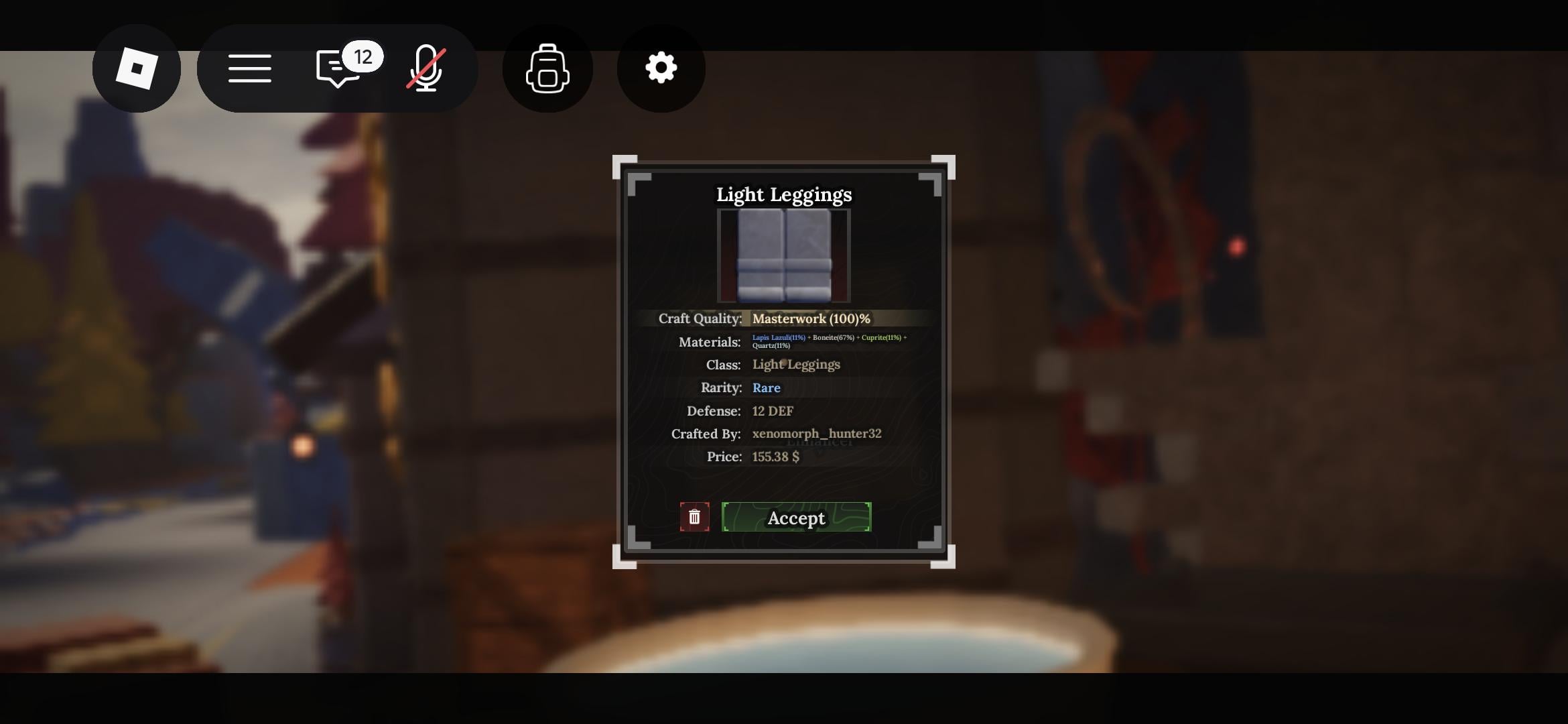Image resolution: width=1568 pixels, height=724 pixels.
Task: Accept the crafted Light Leggings
Action: point(796,518)
